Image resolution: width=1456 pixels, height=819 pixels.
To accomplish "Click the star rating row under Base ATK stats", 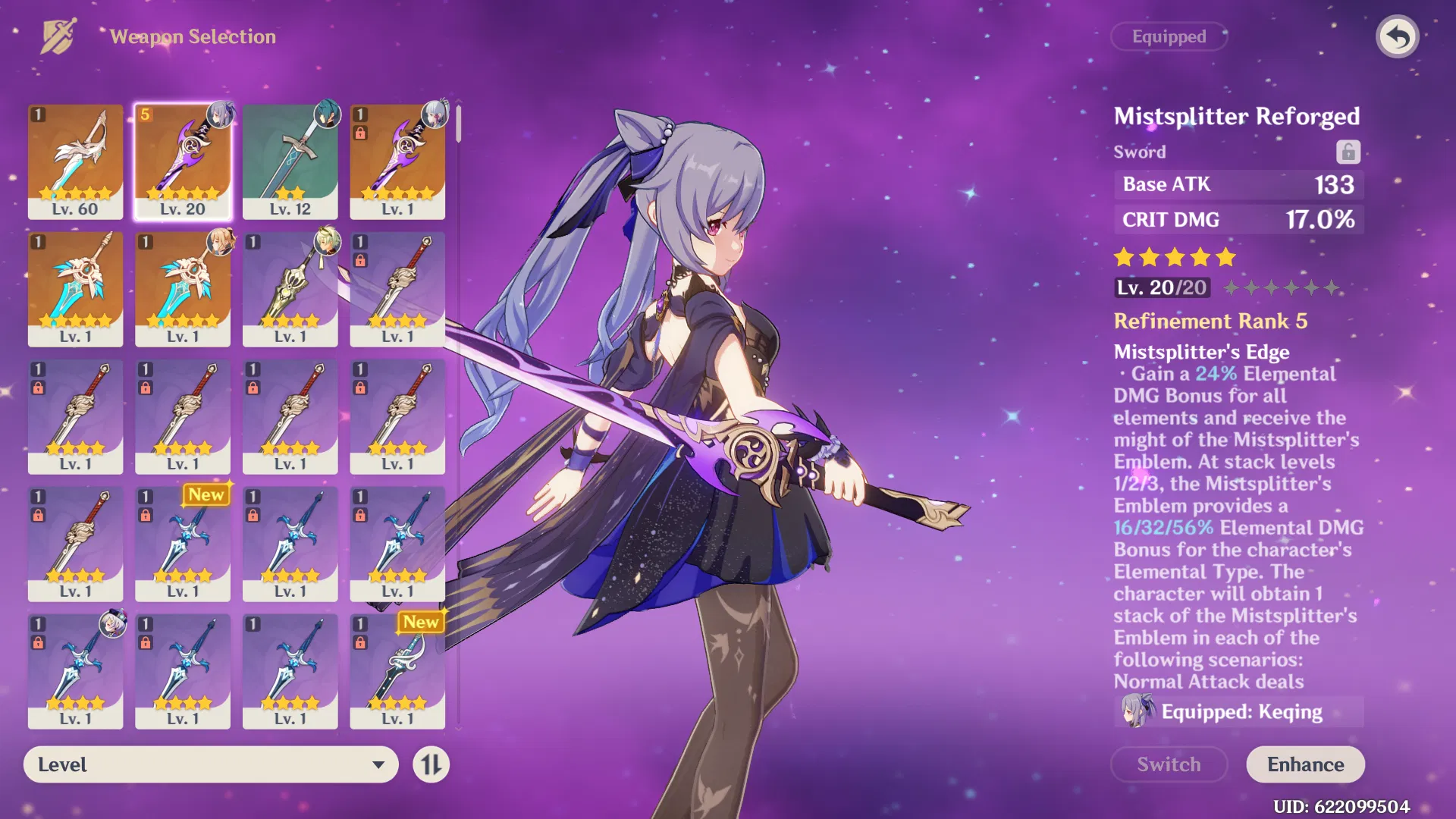I will click(x=1173, y=258).
